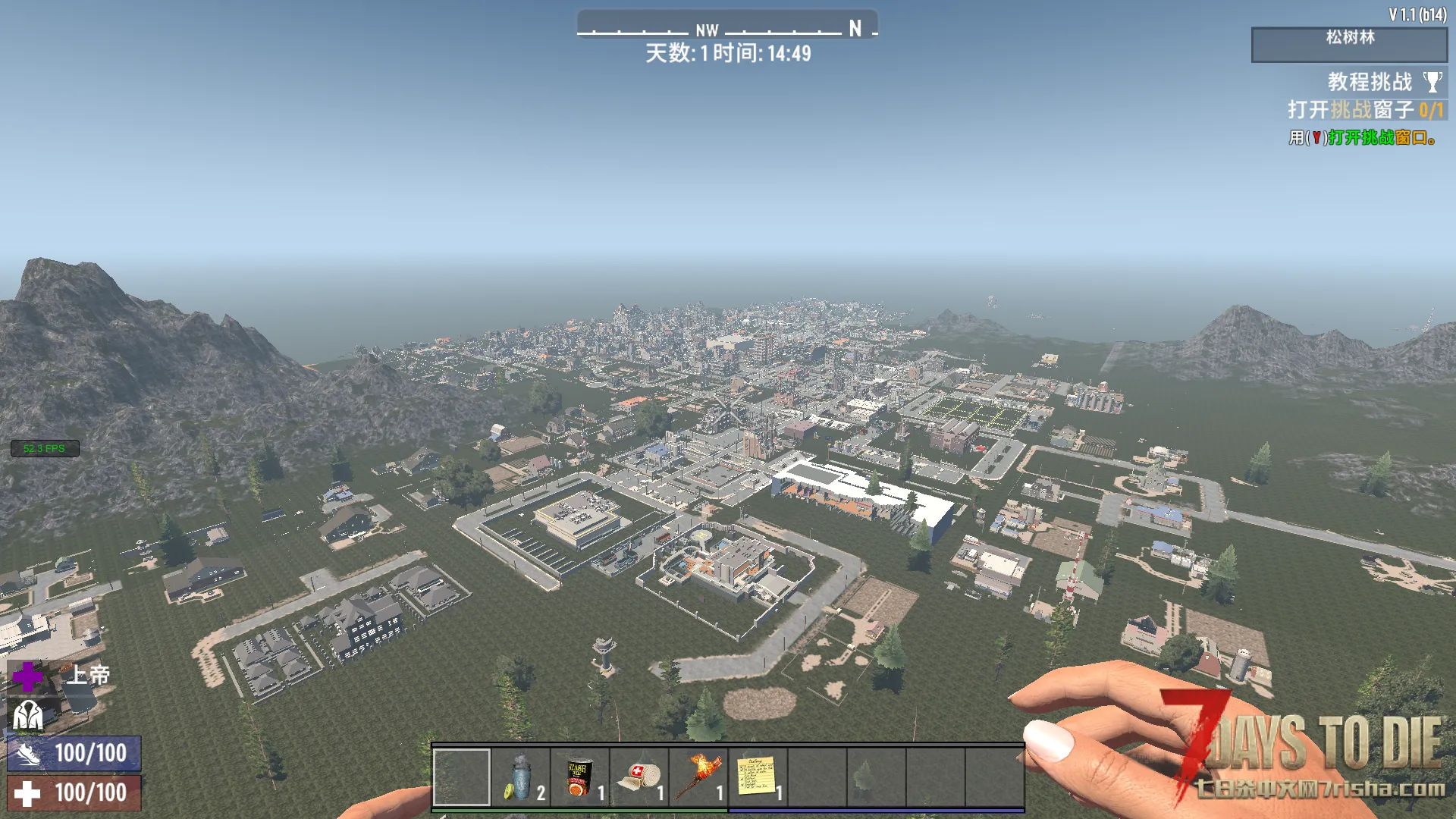Click the 打开挑战窗子 objective entry
The width and height of the screenshot is (1456, 819).
click(1363, 110)
